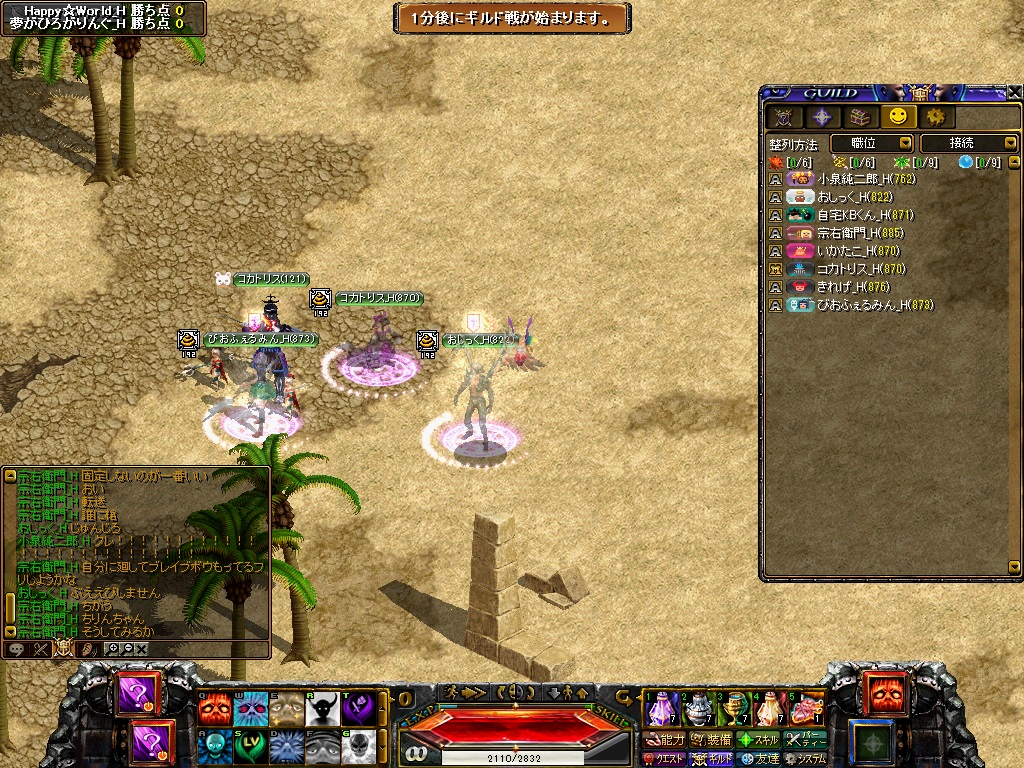
Task: Open the パーティー (party) menu
Action: tap(806, 740)
